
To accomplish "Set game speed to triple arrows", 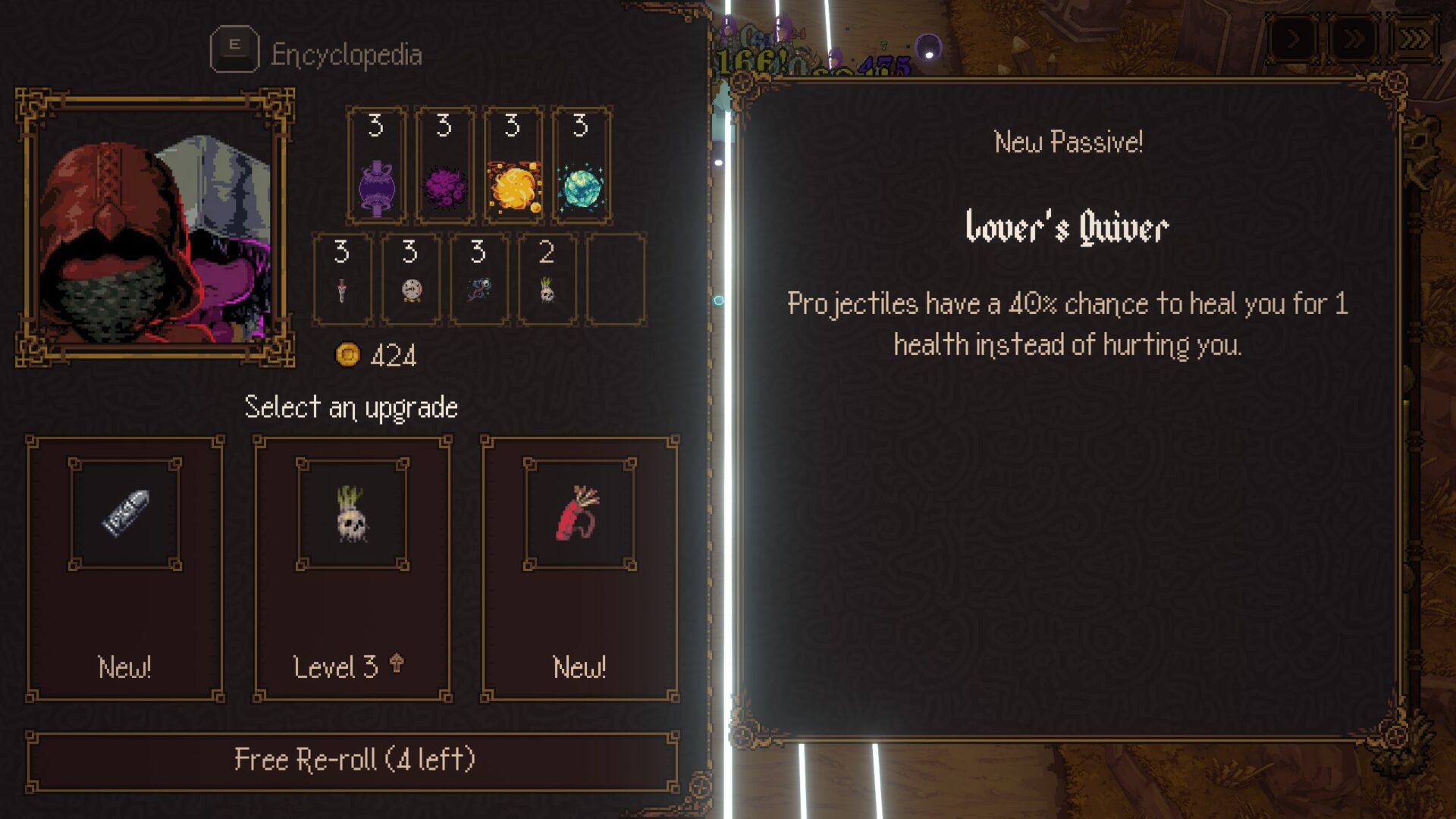I will tap(1414, 38).
